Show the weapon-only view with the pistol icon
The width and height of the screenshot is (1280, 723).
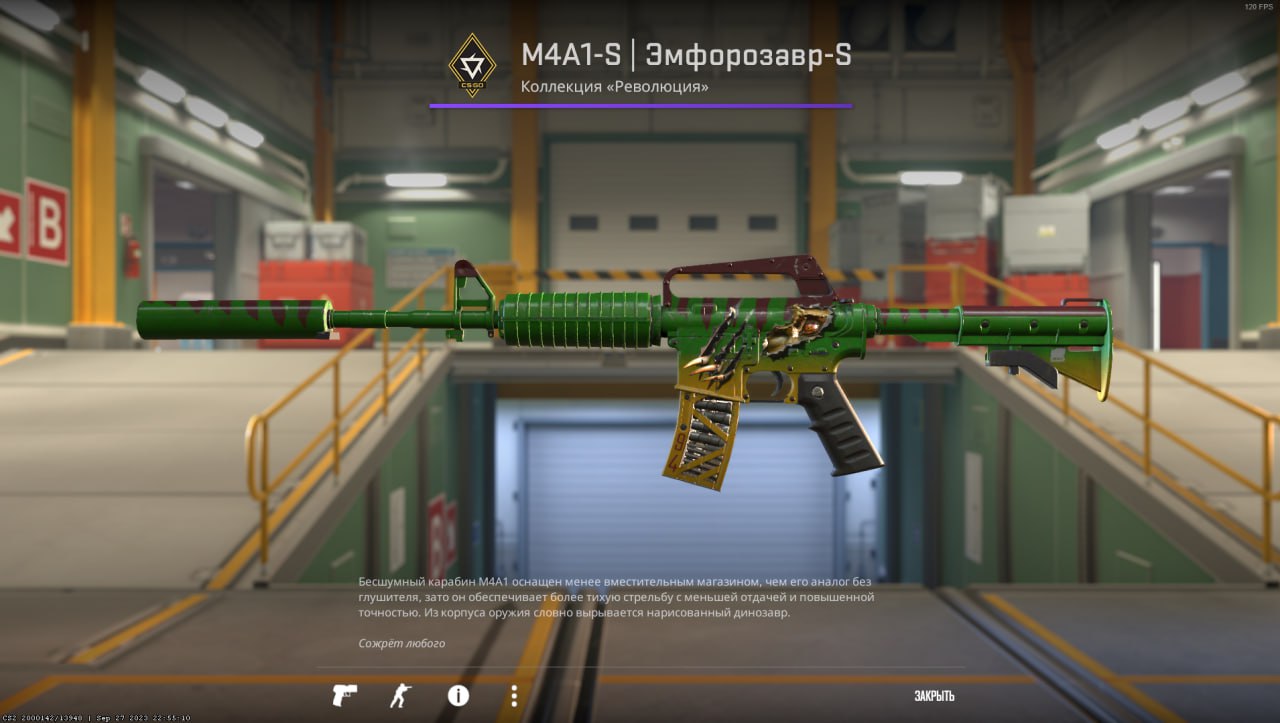pyautogui.click(x=344, y=695)
